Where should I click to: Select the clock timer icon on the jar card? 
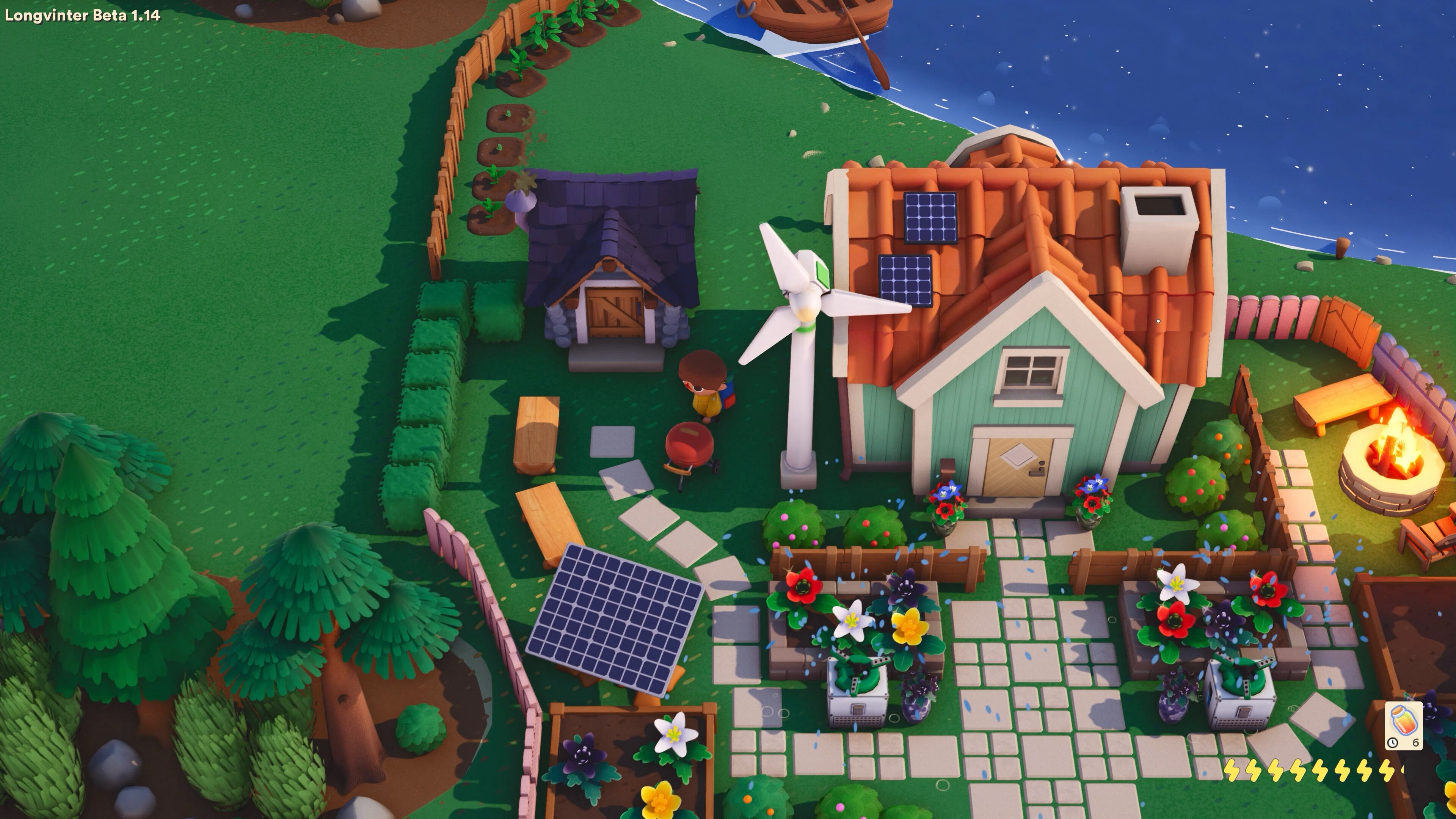1393,743
